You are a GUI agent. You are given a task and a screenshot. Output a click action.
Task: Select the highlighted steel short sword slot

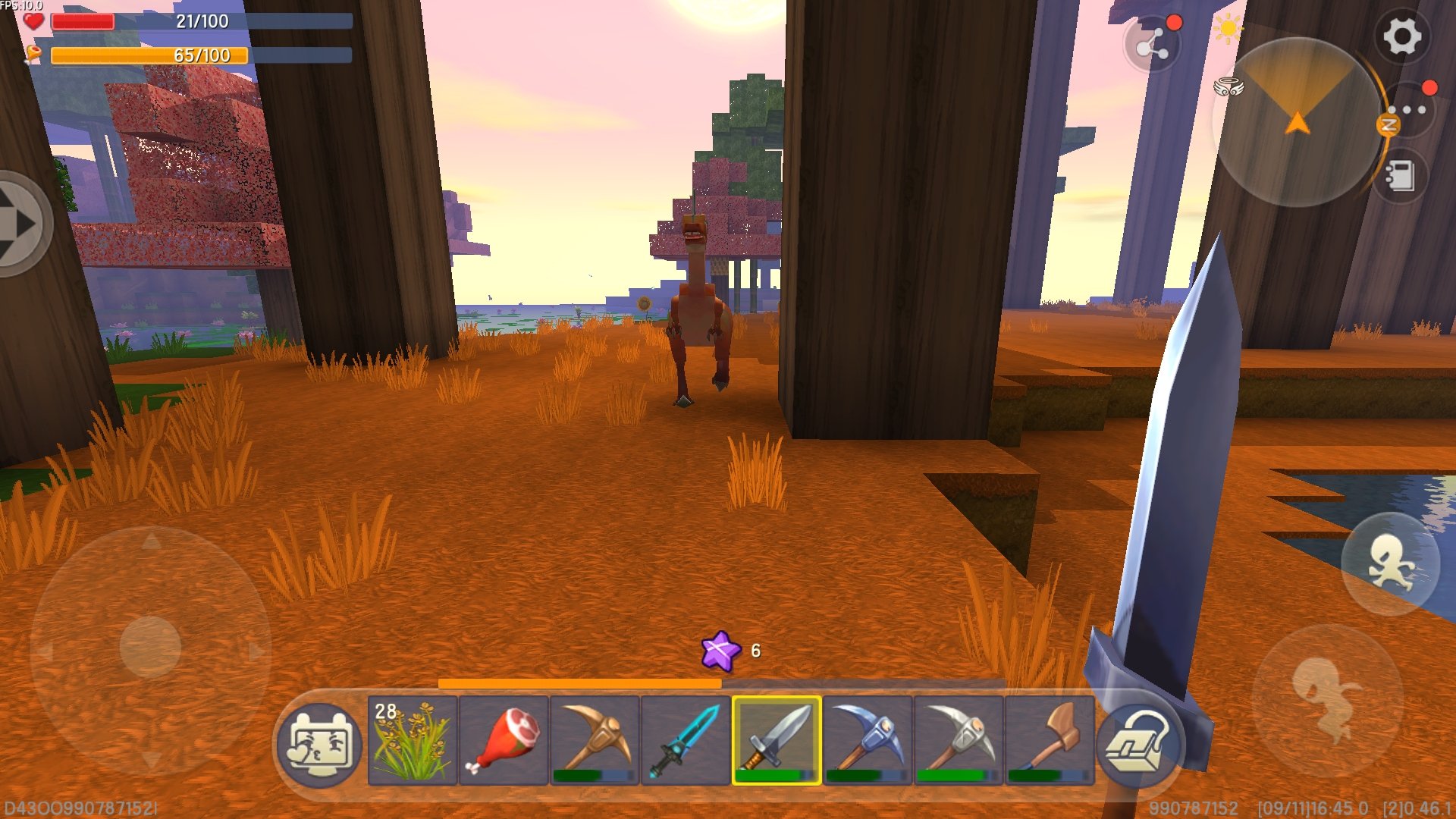pyautogui.click(x=777, y=740)
